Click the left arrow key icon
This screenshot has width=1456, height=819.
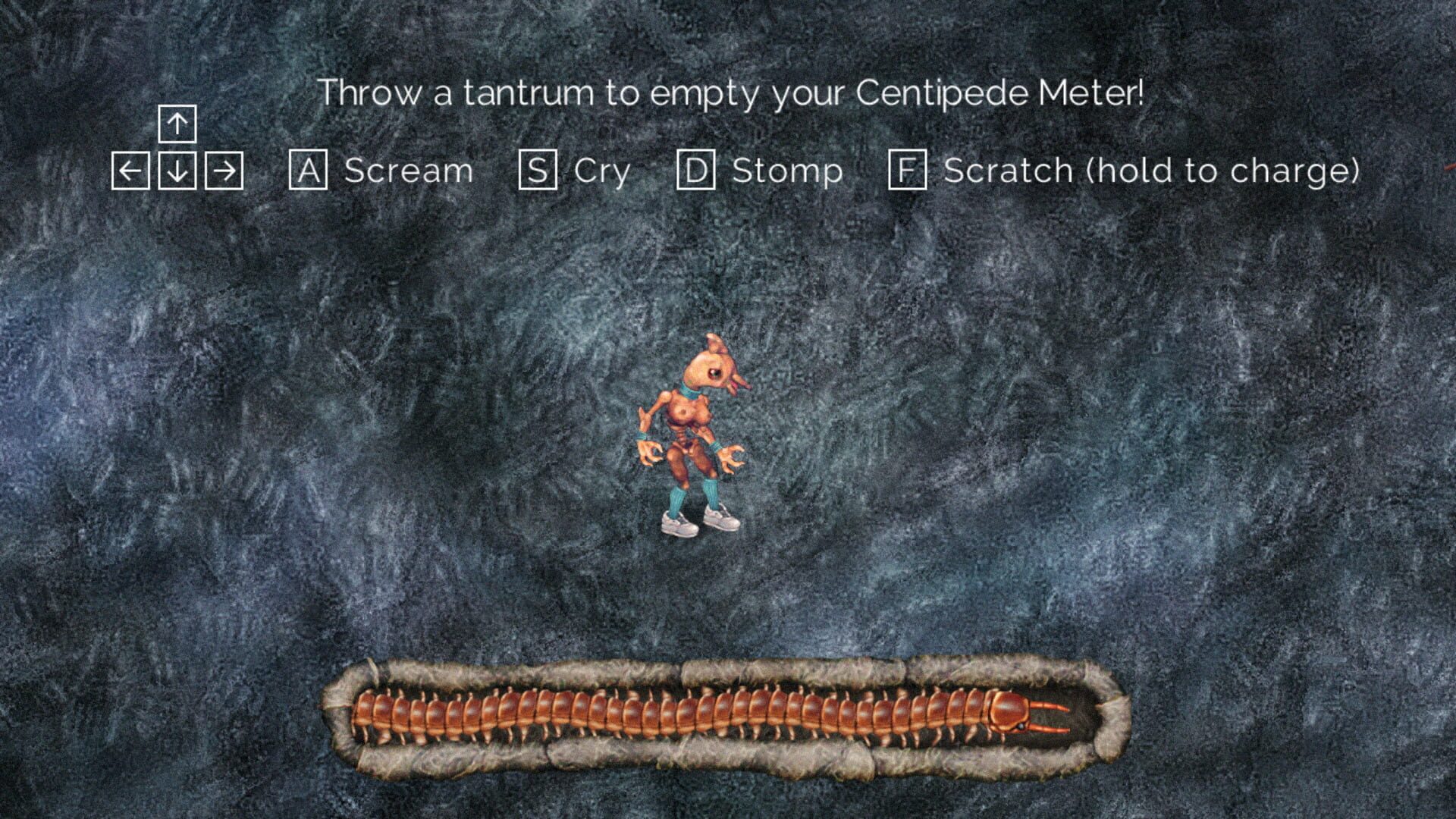point(132,170)
